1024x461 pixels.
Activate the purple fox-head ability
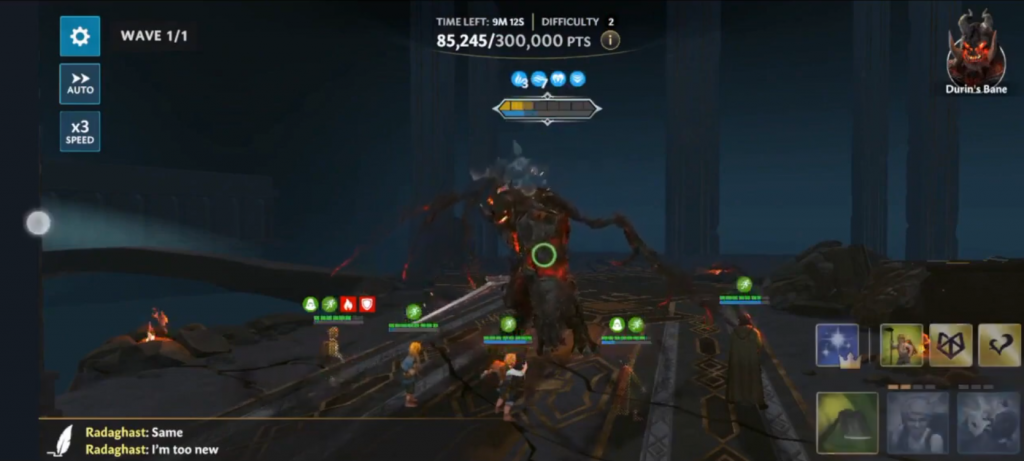[951, 346]
